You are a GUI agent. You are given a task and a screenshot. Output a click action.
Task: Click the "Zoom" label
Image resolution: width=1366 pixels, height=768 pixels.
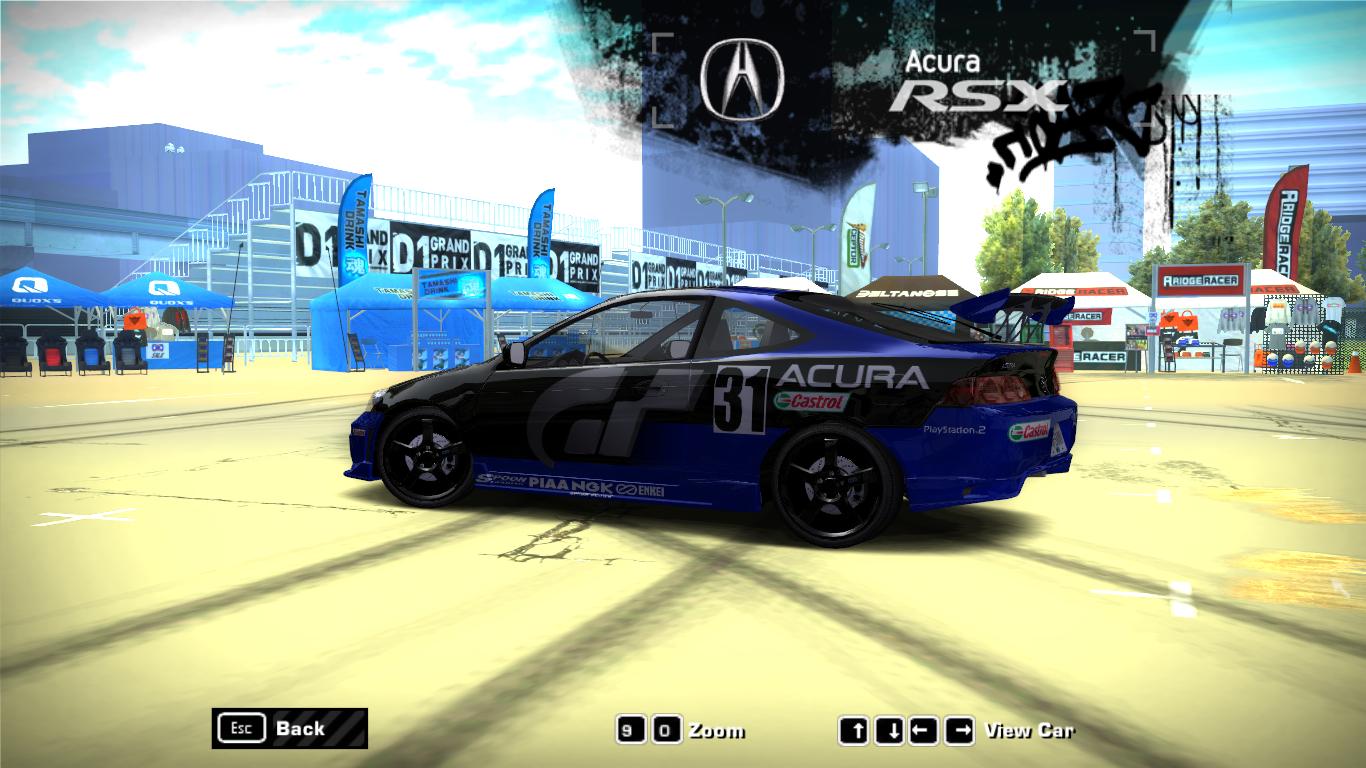[718, 730]
